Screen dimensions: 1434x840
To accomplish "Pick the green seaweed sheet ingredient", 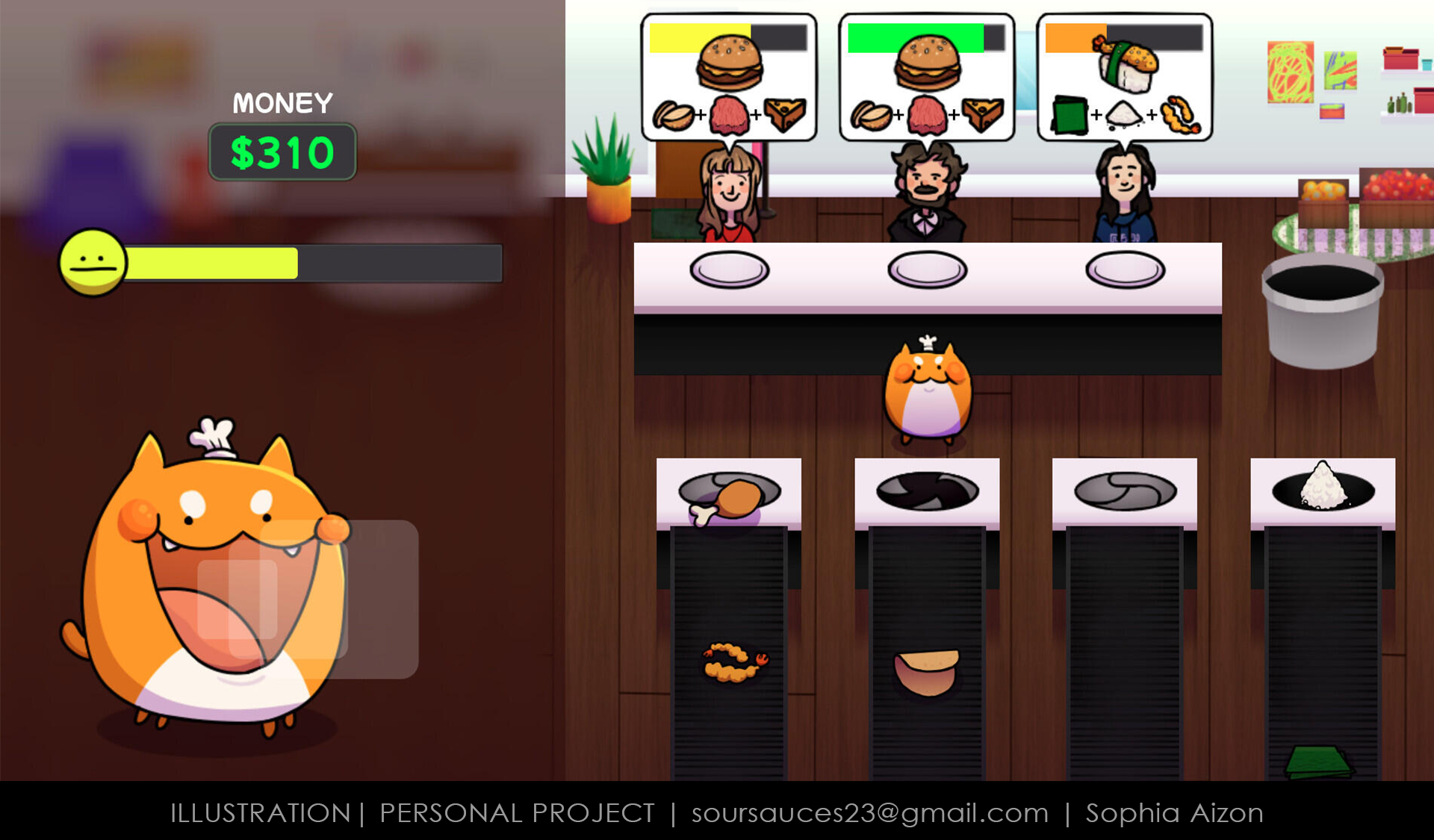I will [x=1318, y=762].
